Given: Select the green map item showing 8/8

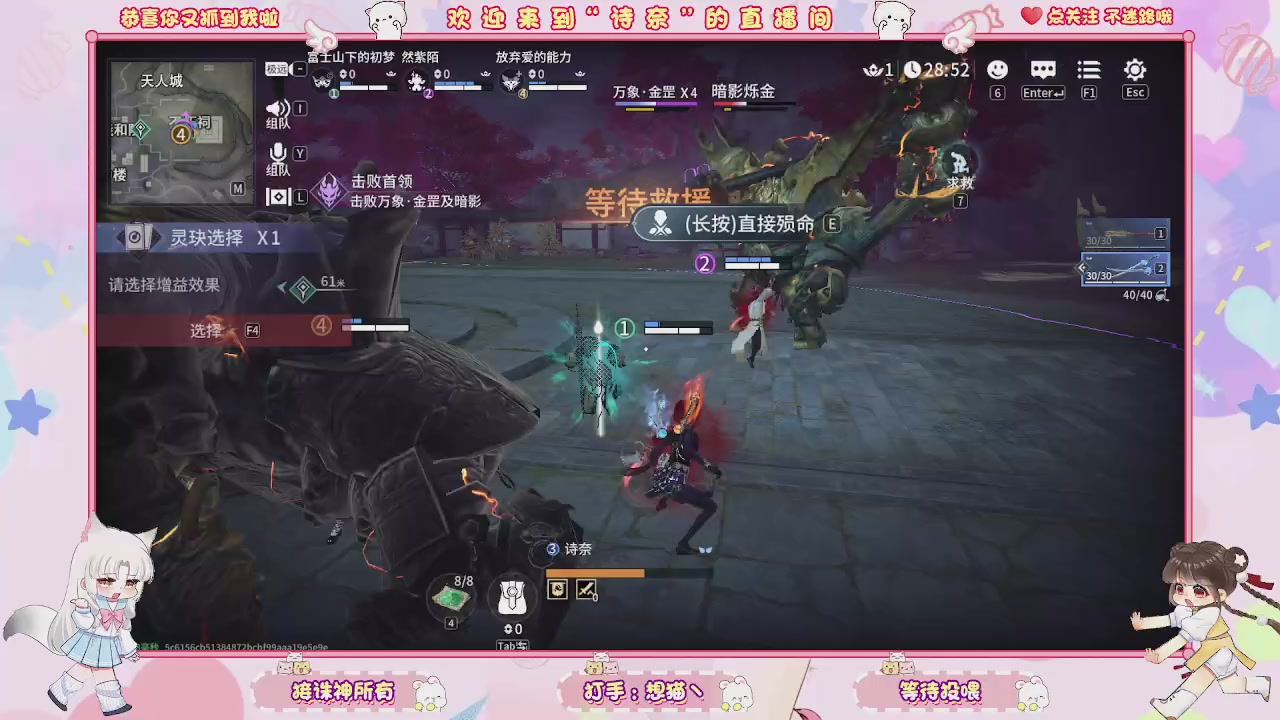Looking at the screenshot, I should (450, 595).
